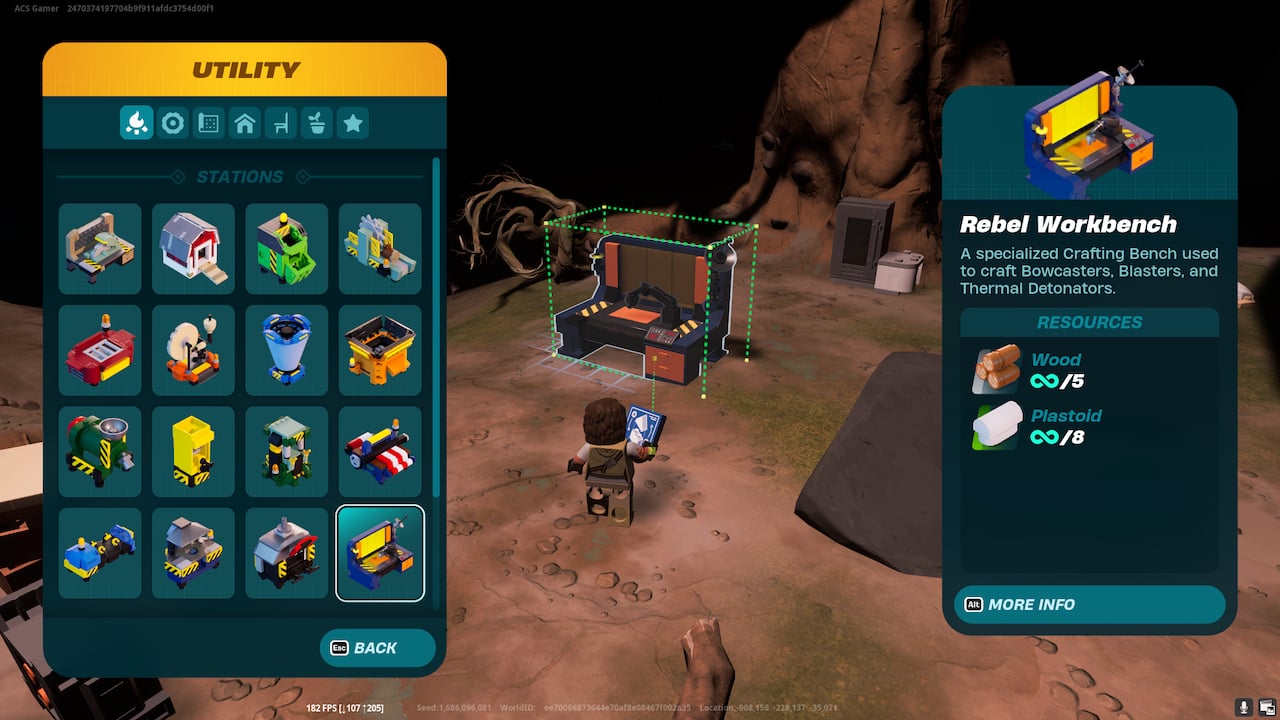This screenshot has width=1280, height=720.
Task: Select the campfire utility tab
Action: pyautogui.click(x=137, y=123)
